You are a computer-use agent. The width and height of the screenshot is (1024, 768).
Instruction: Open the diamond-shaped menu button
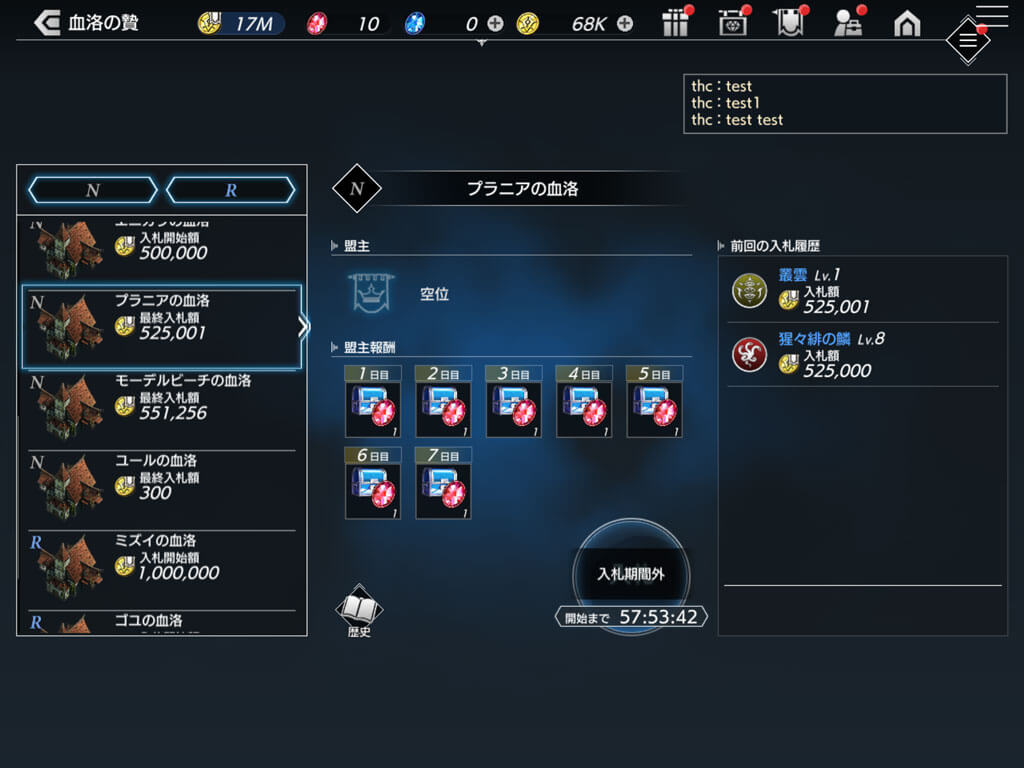967,41
